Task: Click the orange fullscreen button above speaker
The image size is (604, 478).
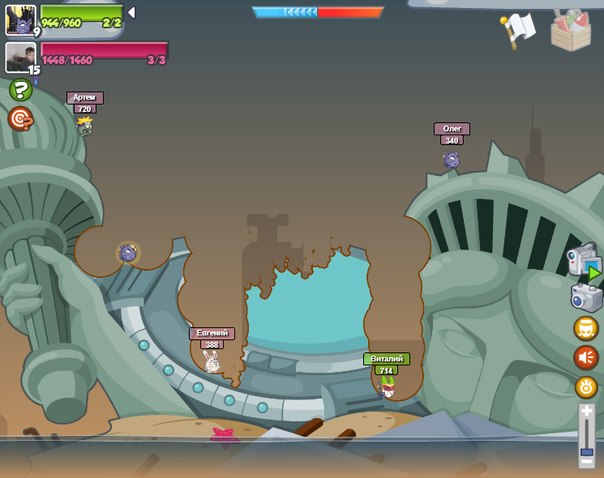Action: [x=586, y=328]
